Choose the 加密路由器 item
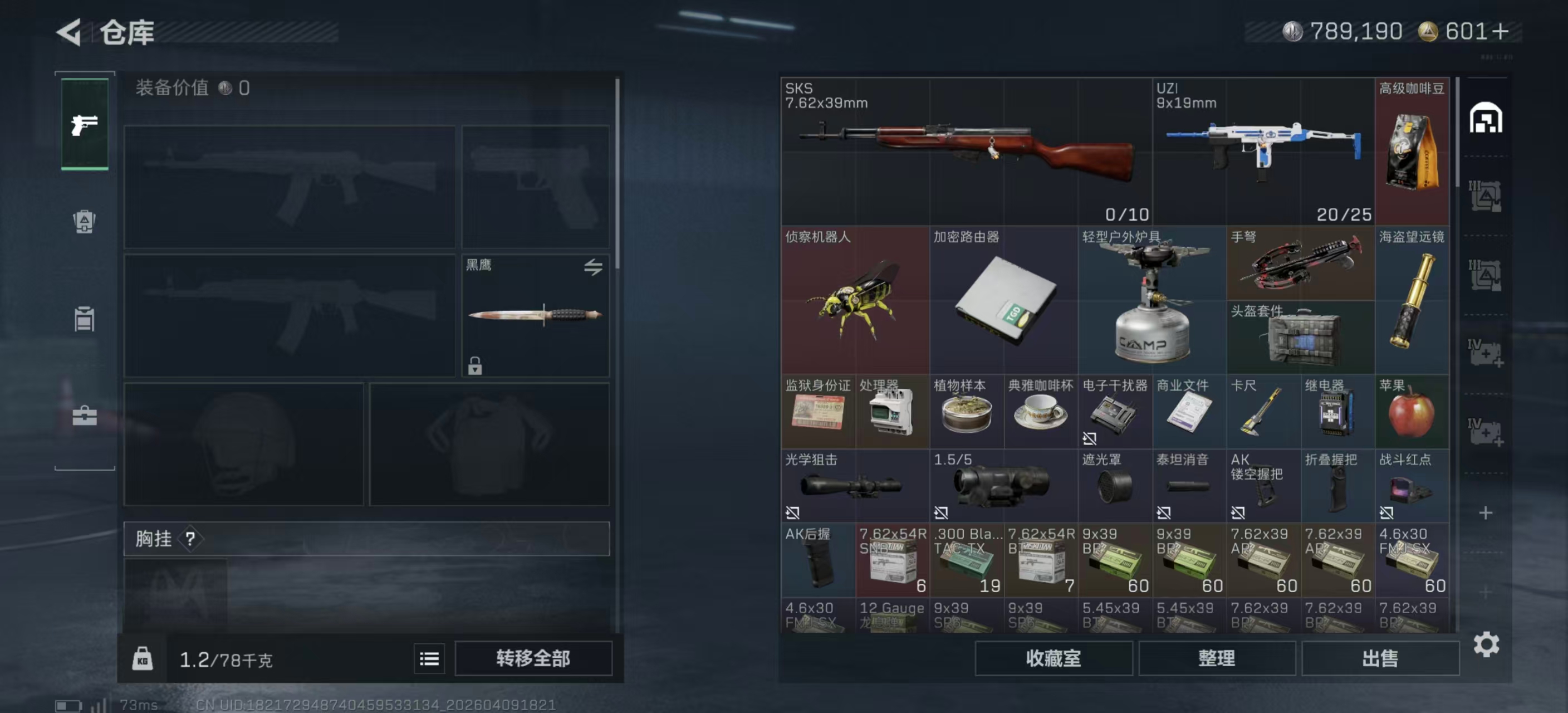The image size is (1568, 713). [x=1003, y=300]
